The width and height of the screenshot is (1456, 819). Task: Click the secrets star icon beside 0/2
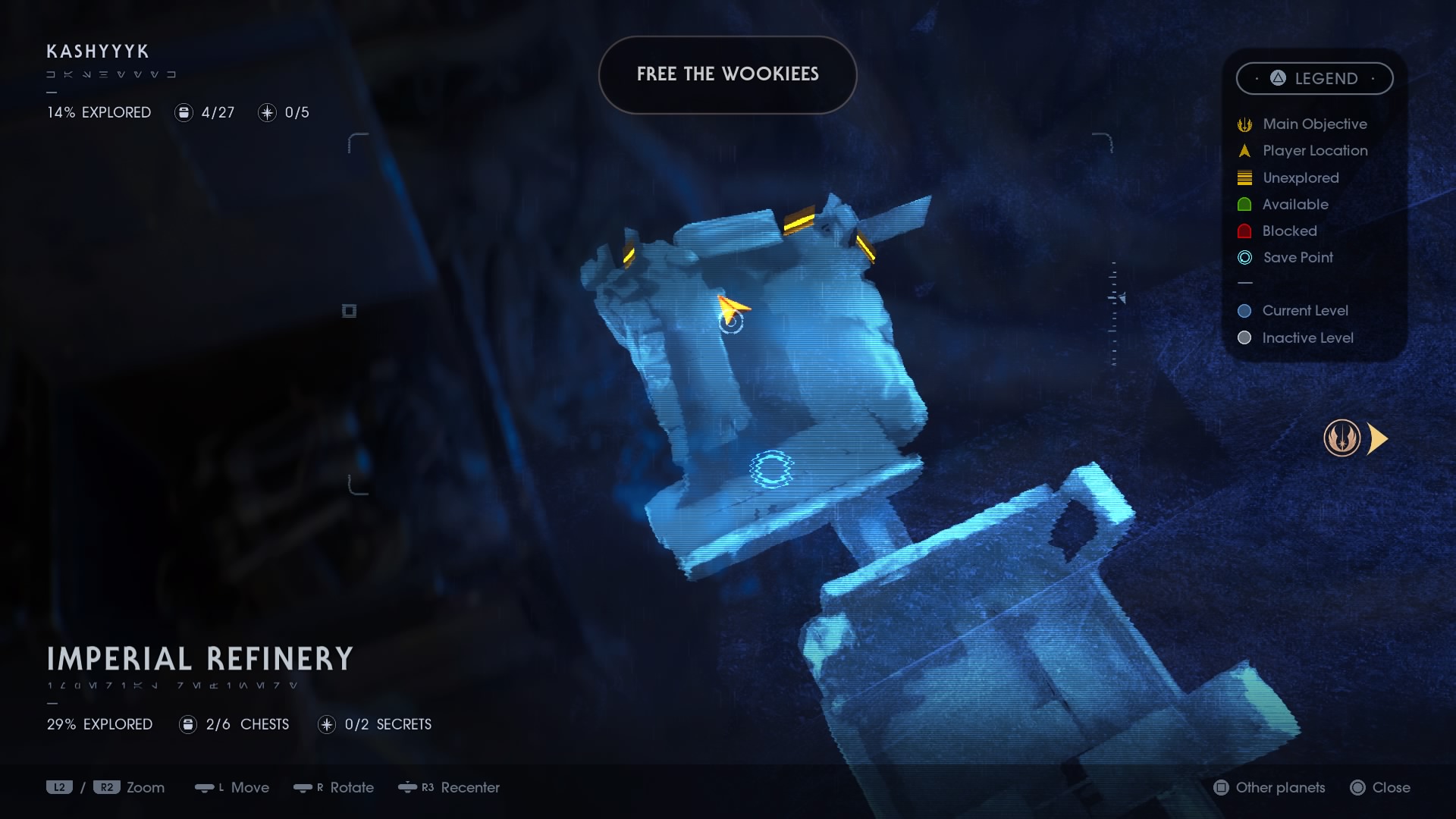tap(326, 724)
